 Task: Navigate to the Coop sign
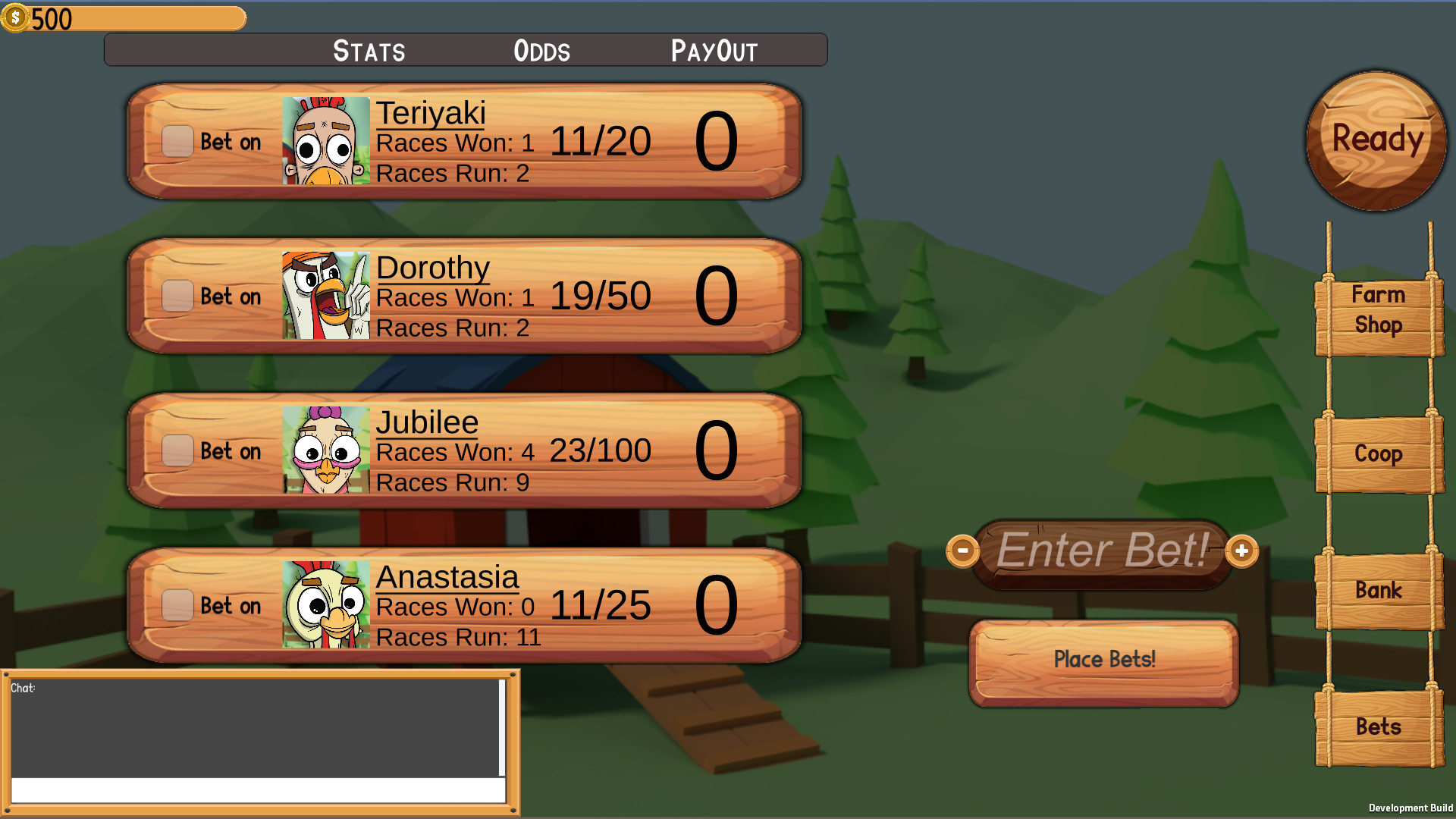pos(1377,453)
